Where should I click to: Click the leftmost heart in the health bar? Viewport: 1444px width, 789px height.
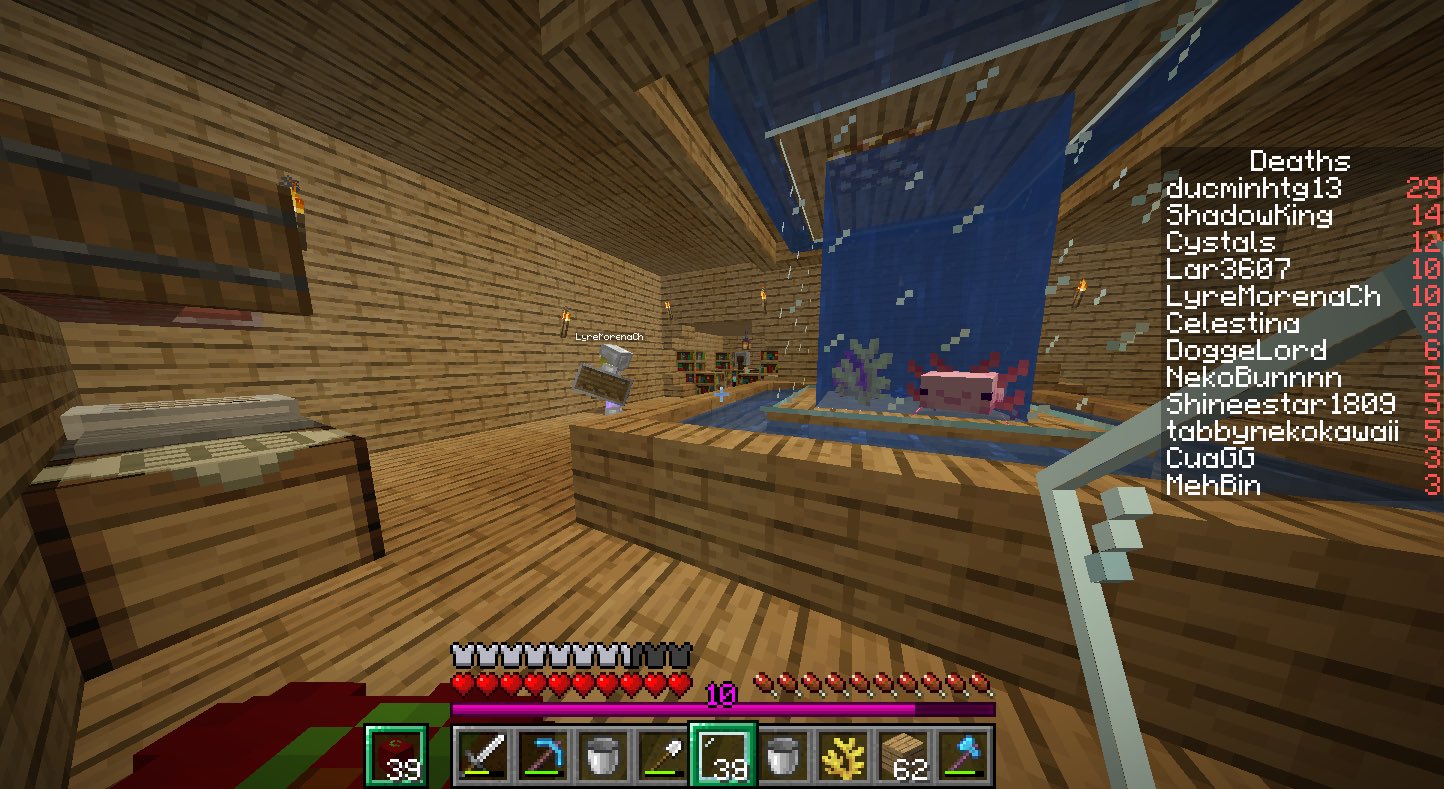pyautogui.click(x=461, y=684)
